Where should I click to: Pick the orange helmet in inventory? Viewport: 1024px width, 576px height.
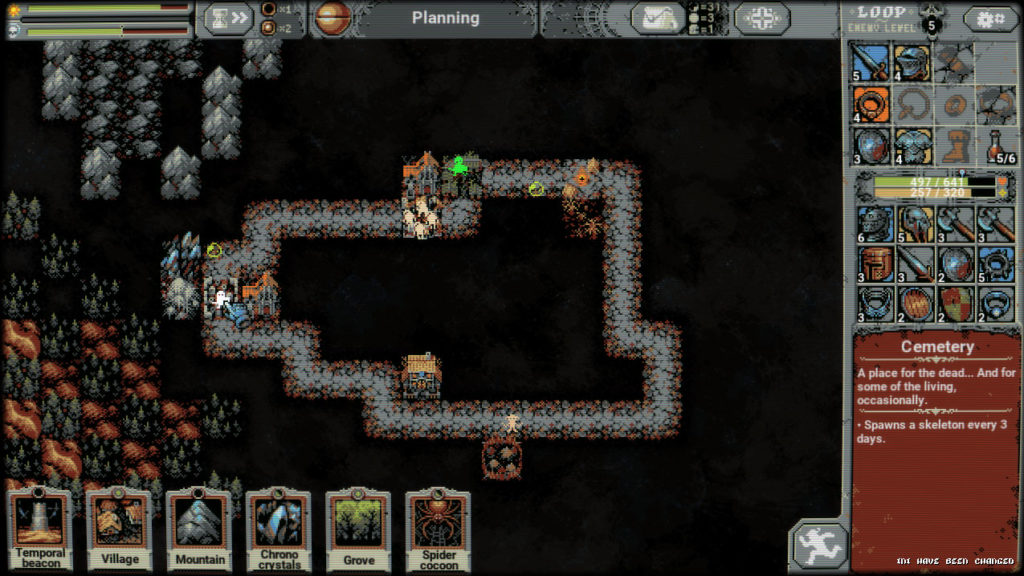873,264
